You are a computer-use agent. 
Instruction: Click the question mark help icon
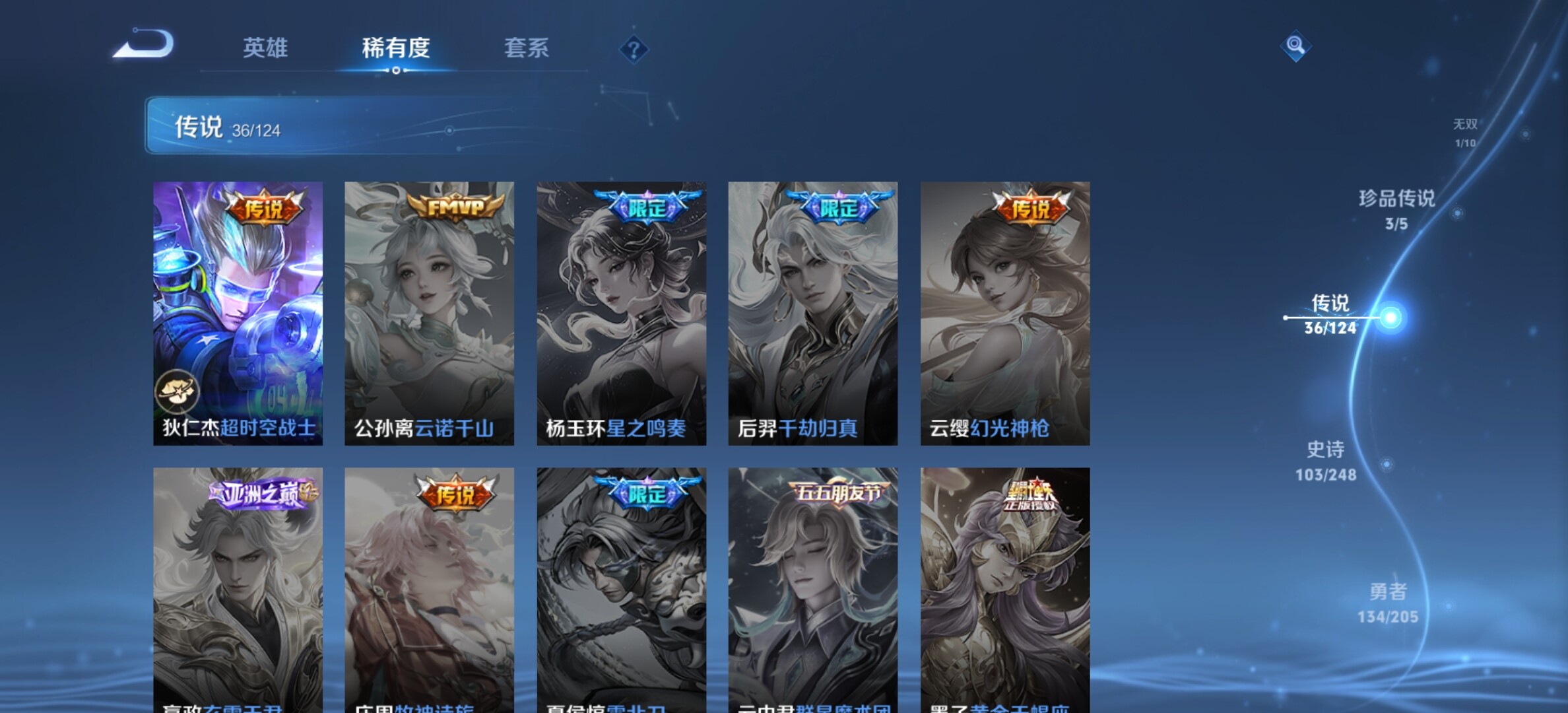pos(634,50)
